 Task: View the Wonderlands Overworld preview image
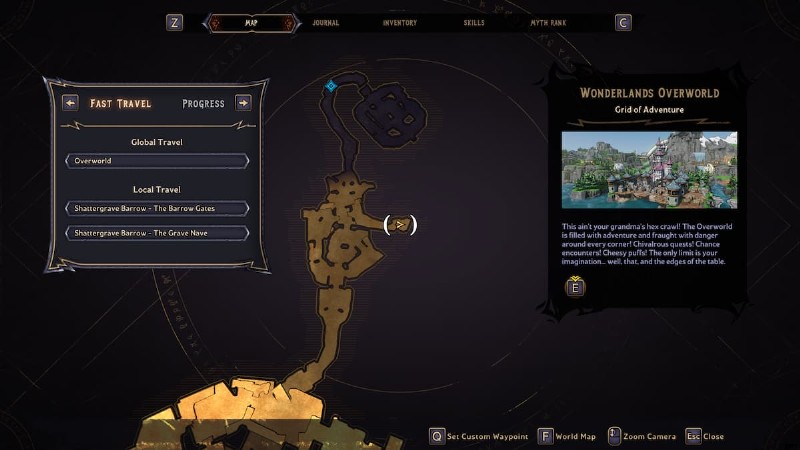click(x=649, y=170)
